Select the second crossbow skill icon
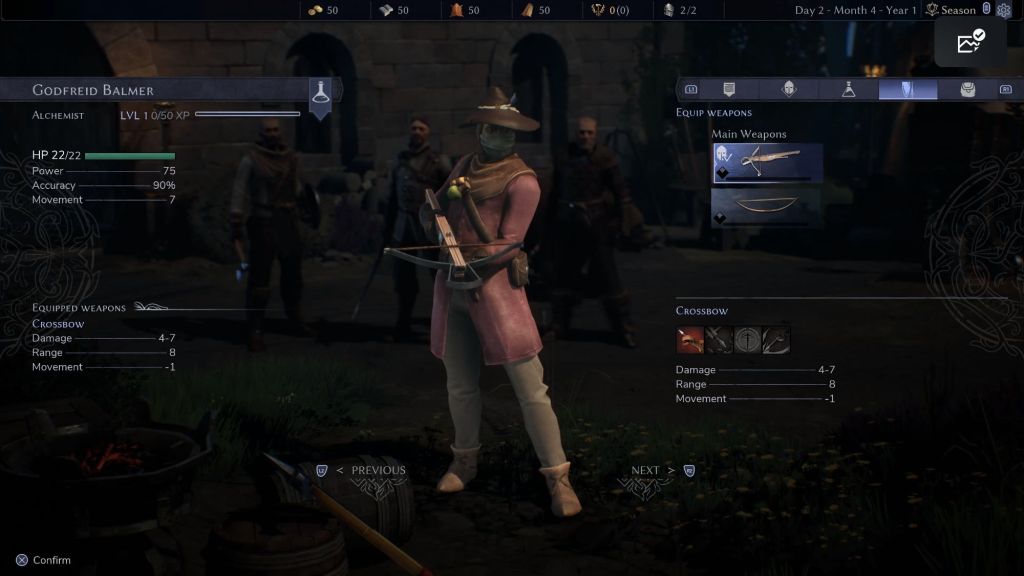 (x=719, y=340)
